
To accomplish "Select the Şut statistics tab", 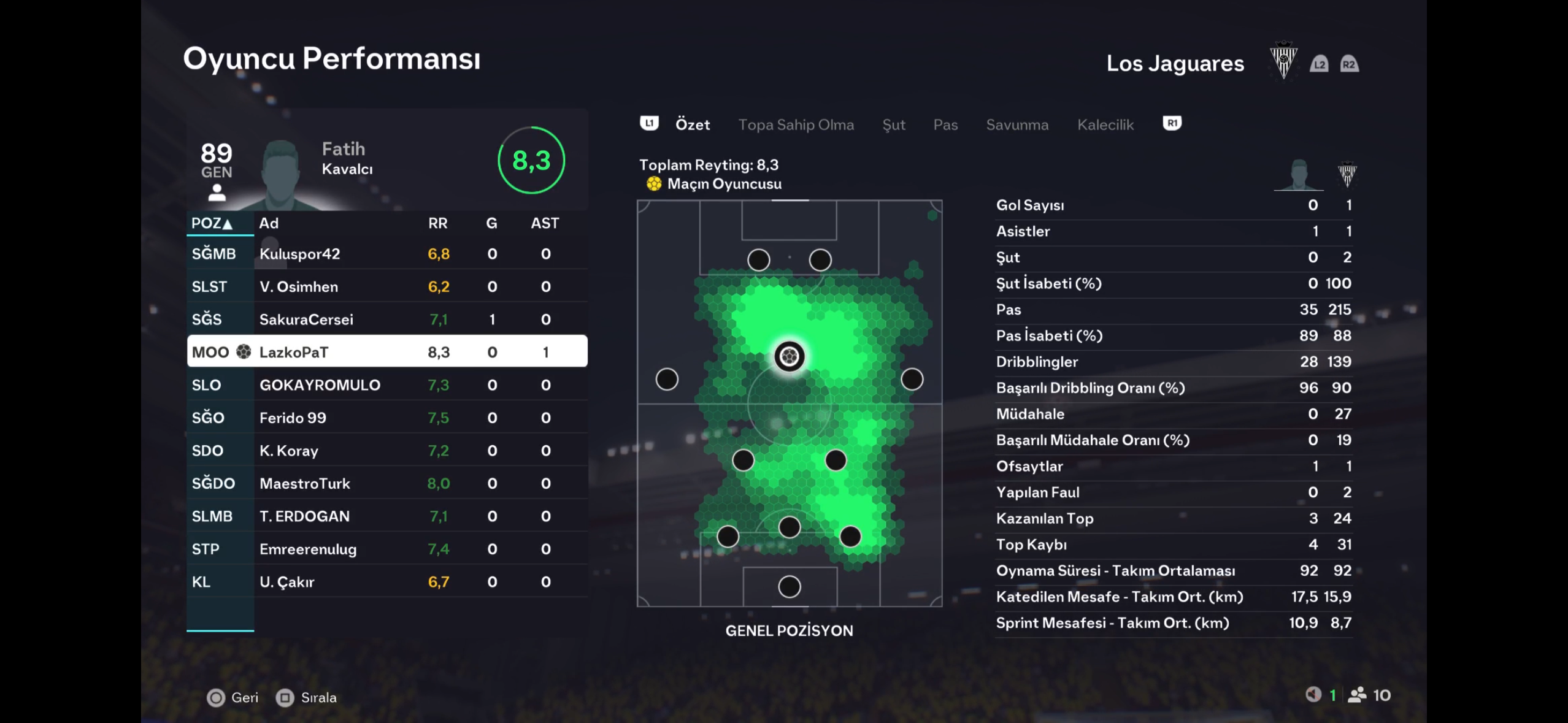I will (893, 124).
